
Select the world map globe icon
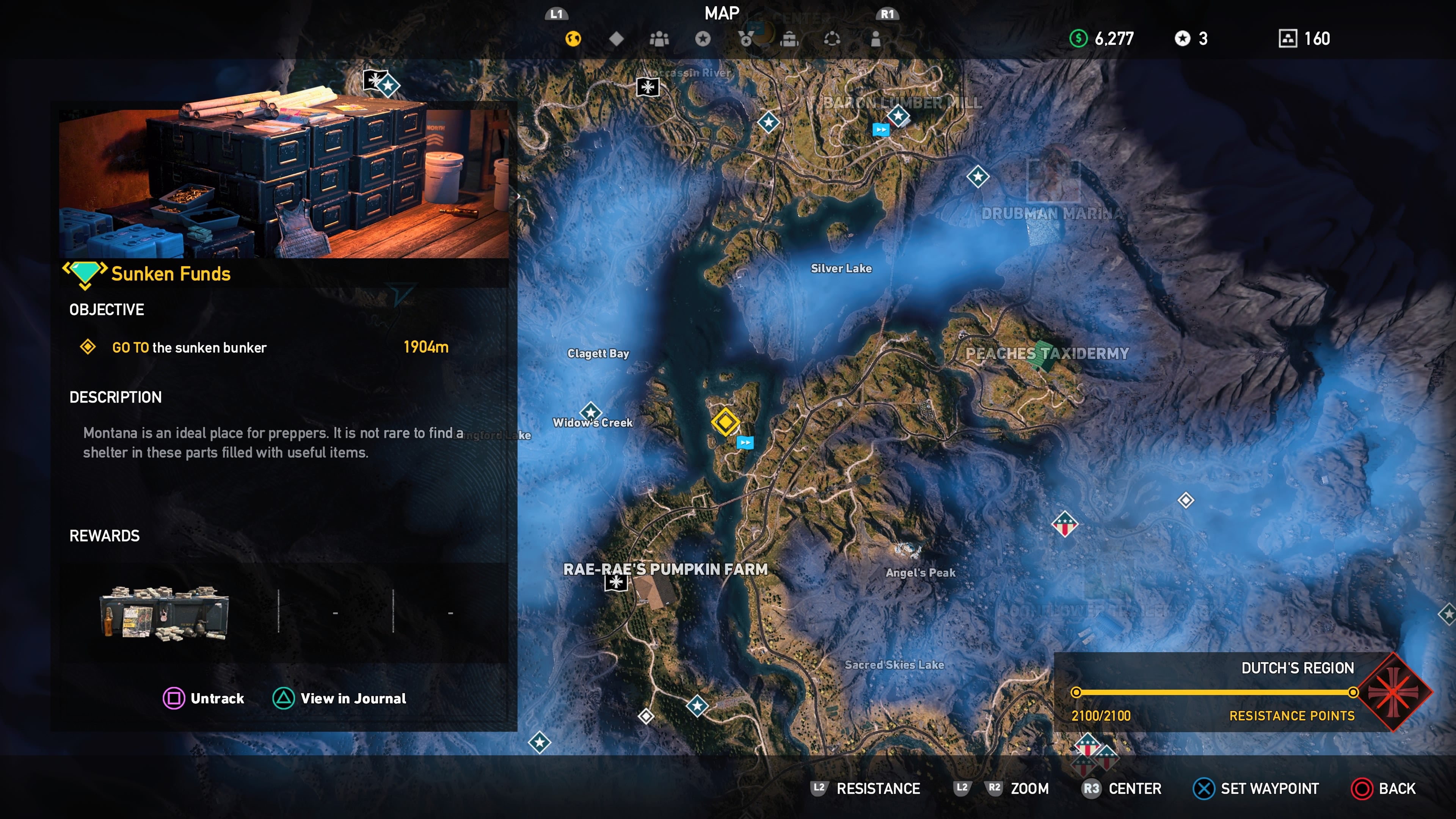574,38
